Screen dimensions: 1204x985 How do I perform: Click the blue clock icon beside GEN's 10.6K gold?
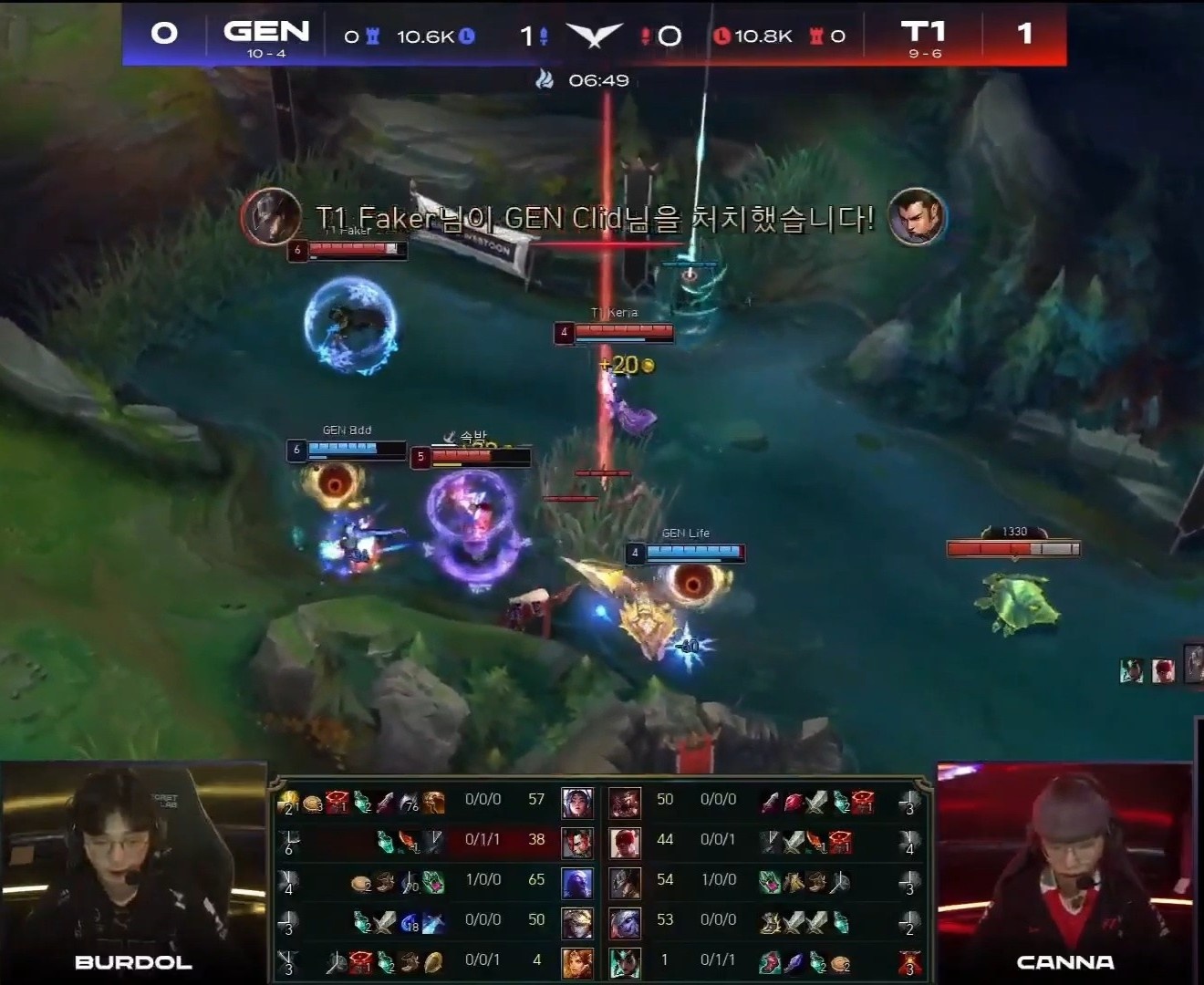[466, 36]
